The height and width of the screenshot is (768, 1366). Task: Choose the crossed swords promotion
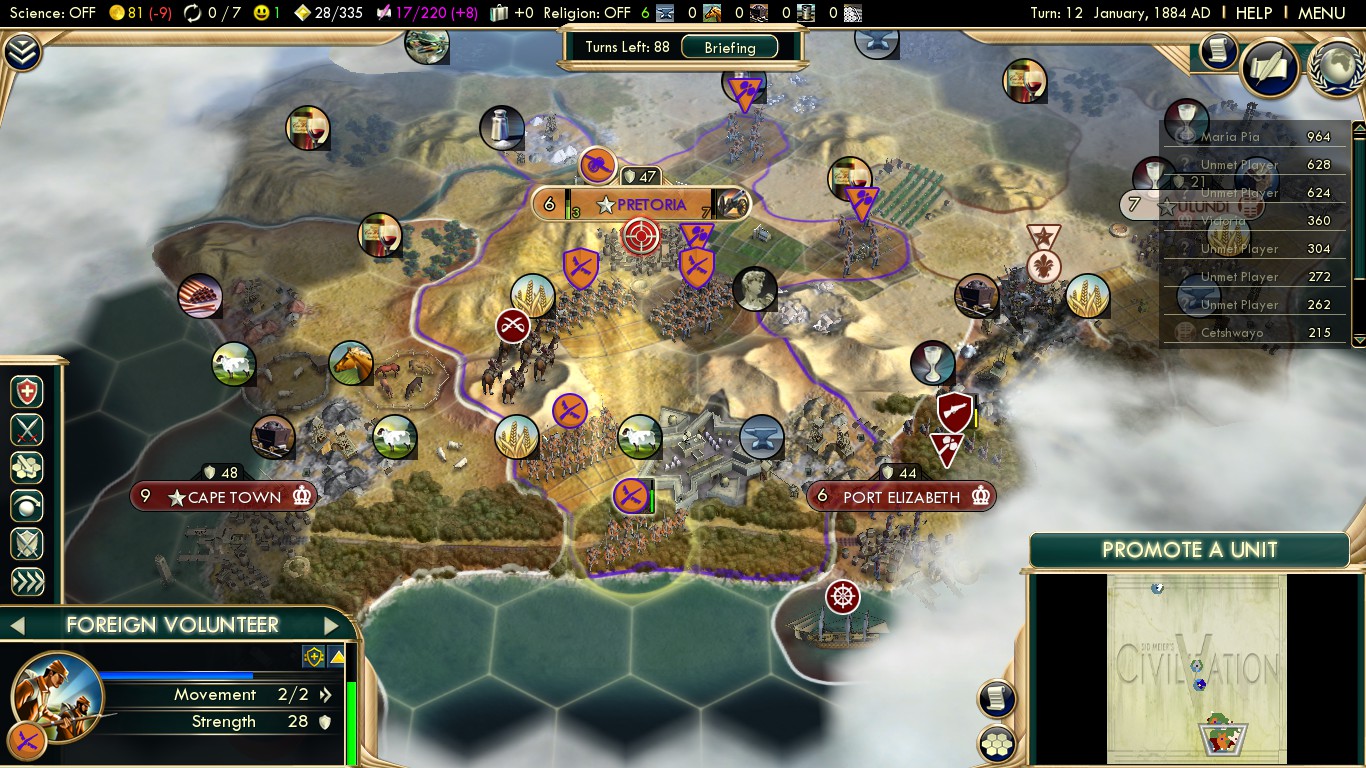(x=27, y=430)
